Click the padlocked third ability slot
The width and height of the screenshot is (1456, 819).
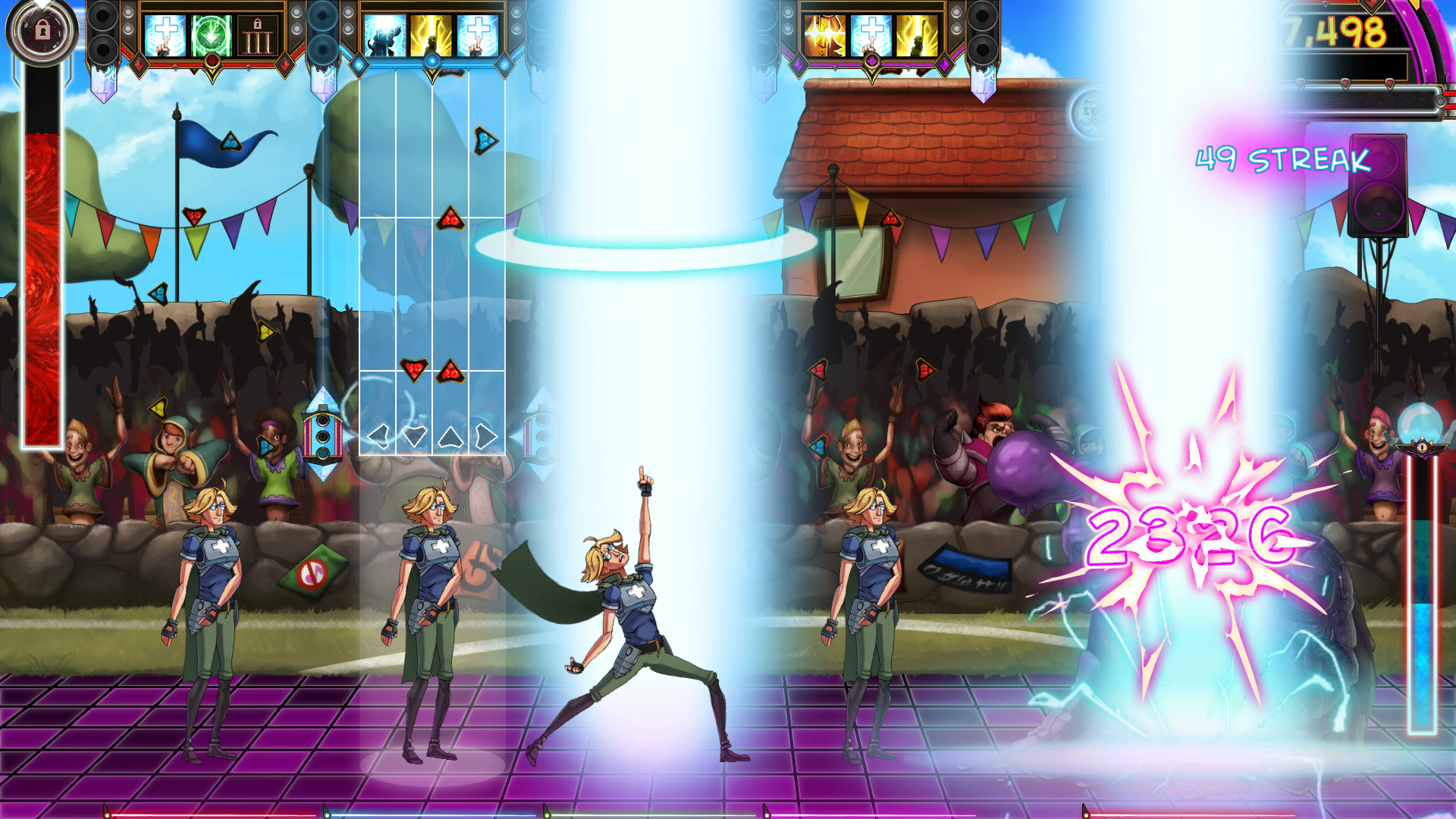click(258, 34)
